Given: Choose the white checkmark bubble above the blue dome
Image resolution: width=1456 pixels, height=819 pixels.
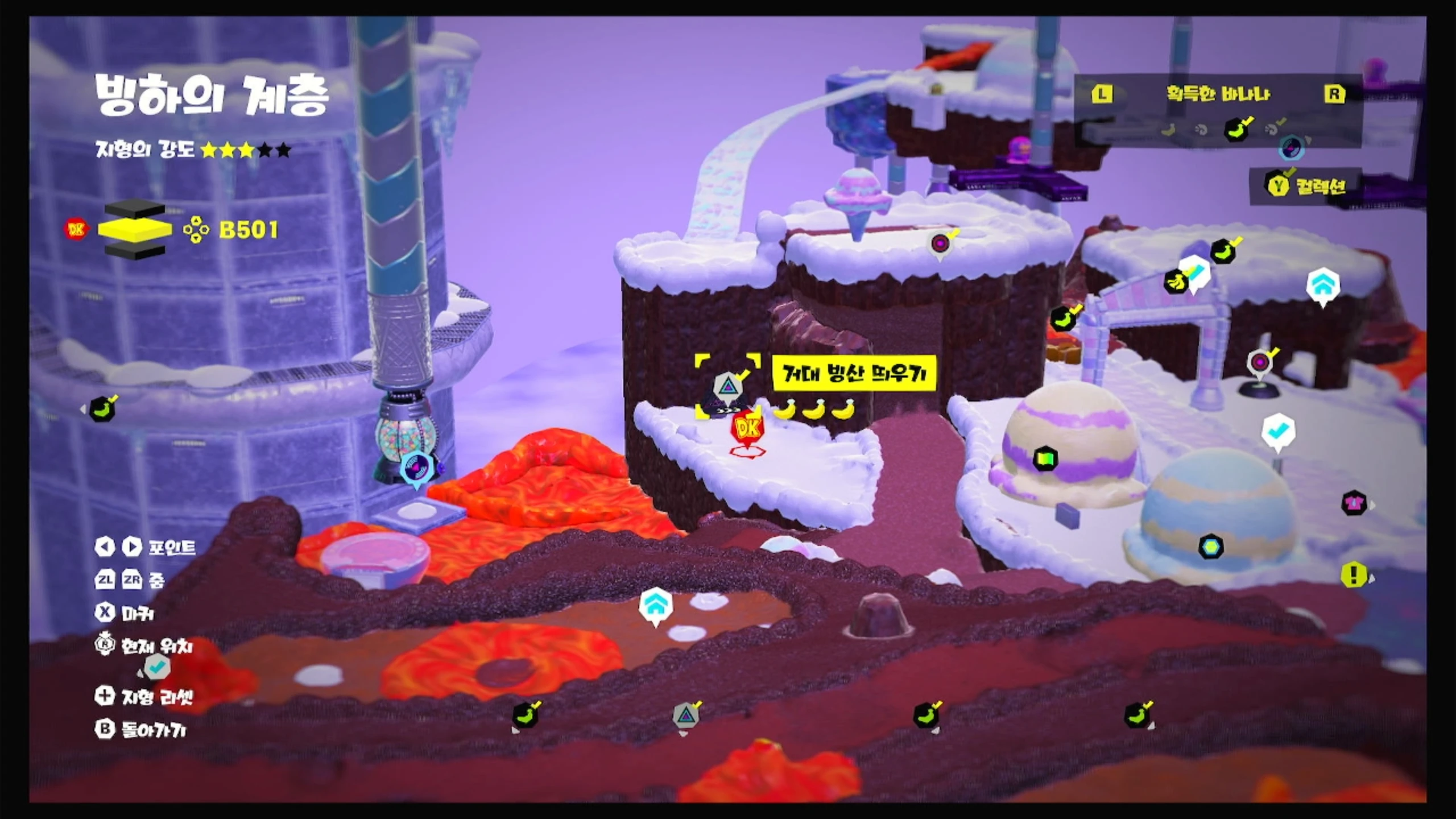Looking at the screenshot, I should tap(1278, 432).
